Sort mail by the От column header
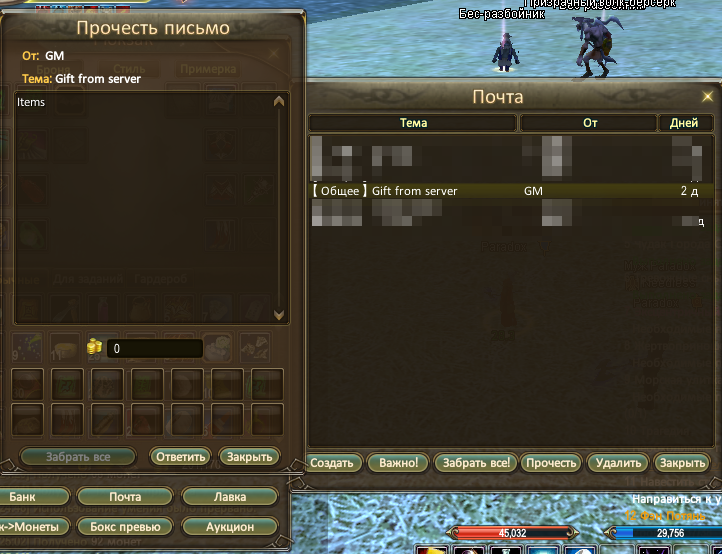 point(589,123)
